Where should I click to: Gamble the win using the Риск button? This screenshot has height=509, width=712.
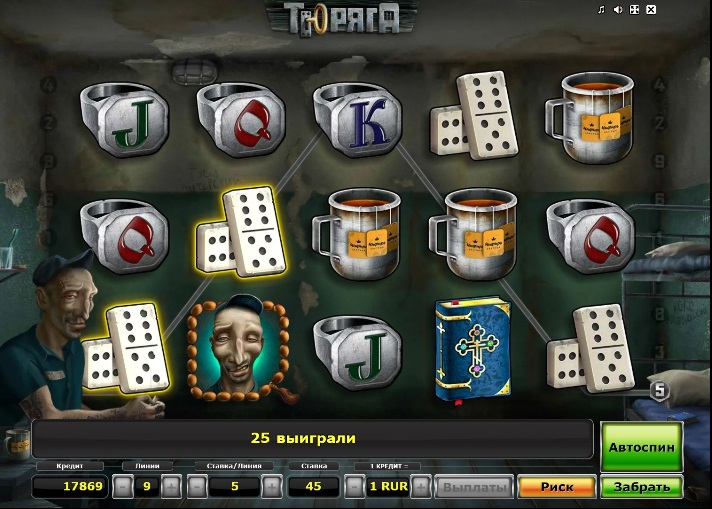(x=556, y=487)
